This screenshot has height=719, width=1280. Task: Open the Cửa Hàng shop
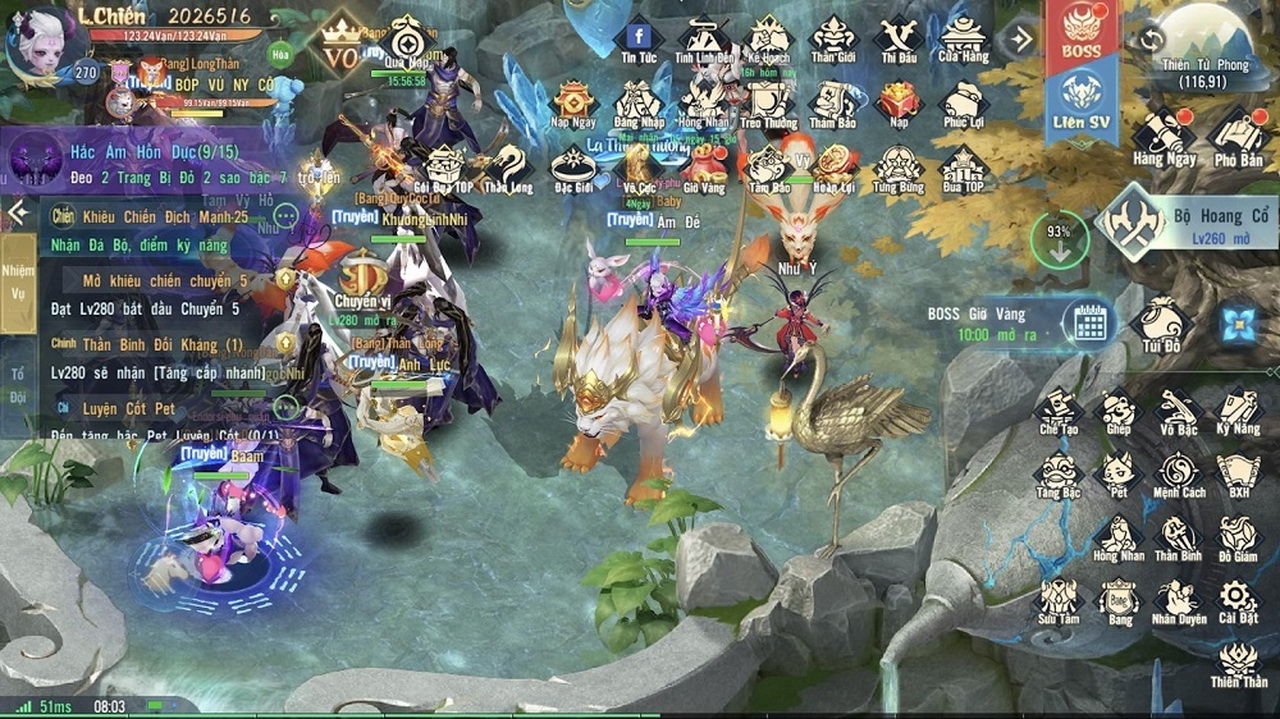point(963,39)
